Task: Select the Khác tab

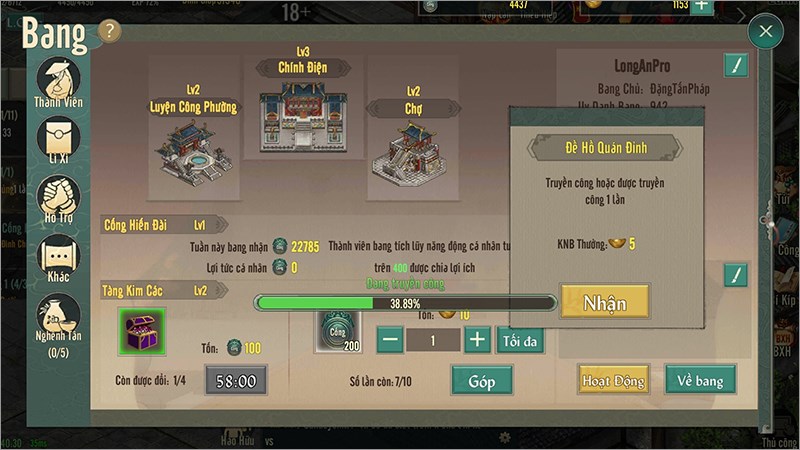Action: pos(58,257)
